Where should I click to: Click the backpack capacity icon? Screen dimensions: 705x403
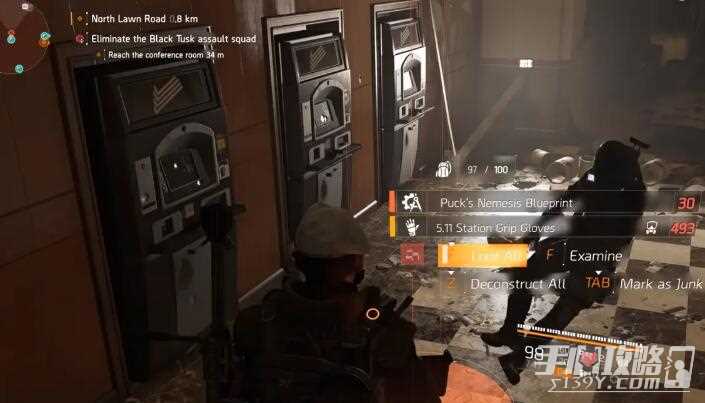[446, 171]
